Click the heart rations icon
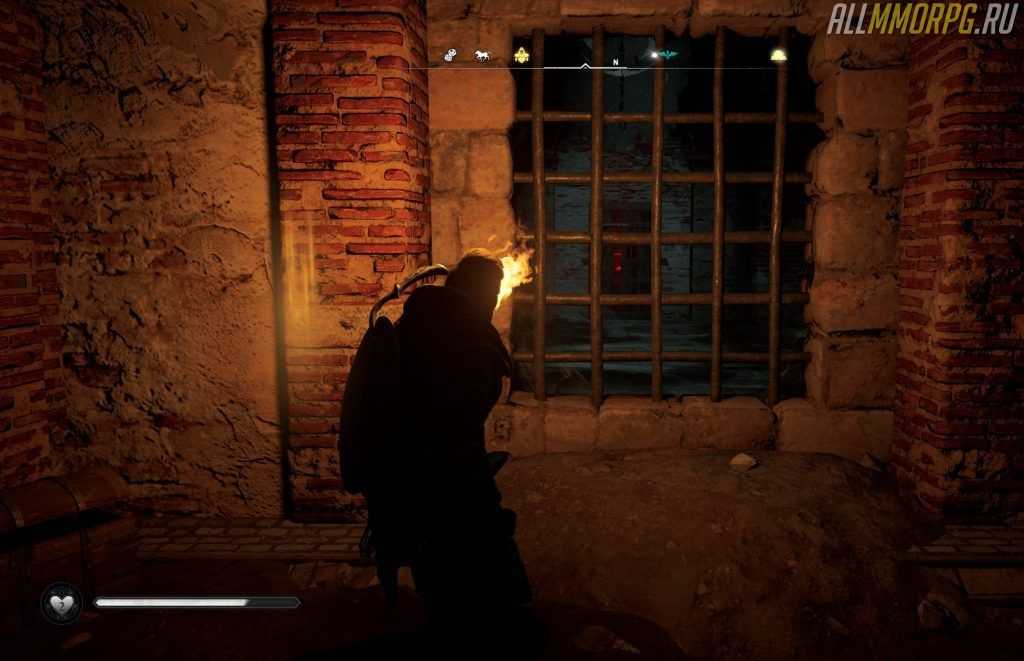Image resolution: width=1024 pixels, height=661 pixels. point(60,603)
